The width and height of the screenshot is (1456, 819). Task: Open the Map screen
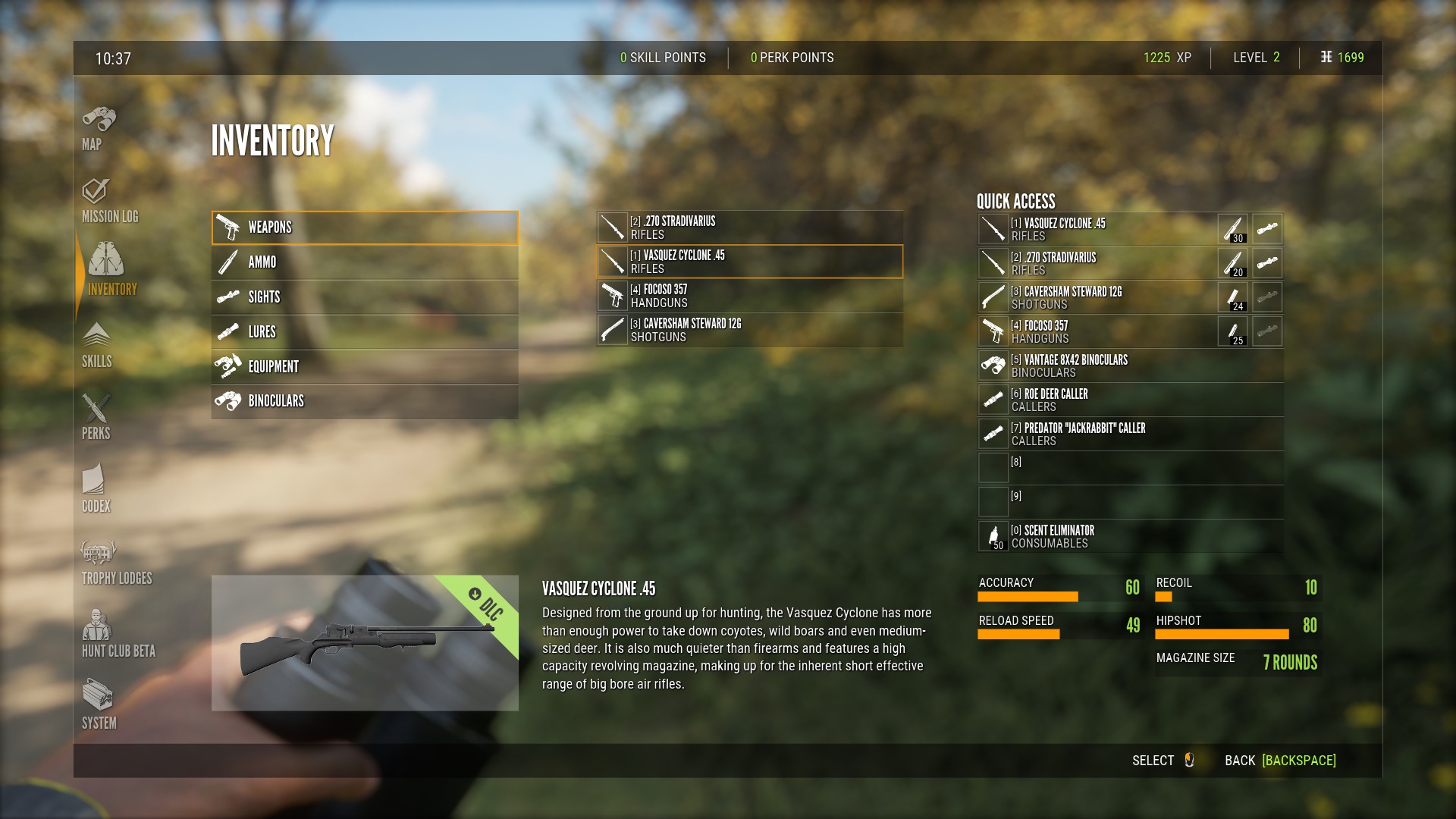click(99, 129)
